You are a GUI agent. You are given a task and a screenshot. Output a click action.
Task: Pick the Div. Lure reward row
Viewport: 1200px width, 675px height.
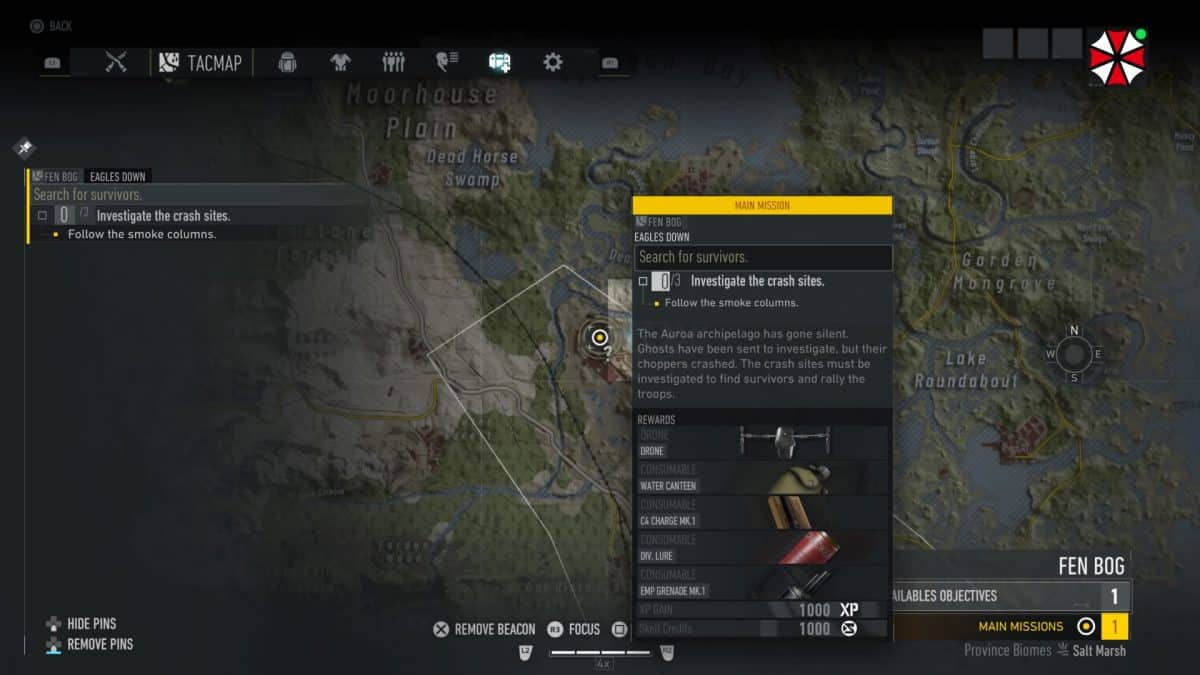(x=762, y=548)
